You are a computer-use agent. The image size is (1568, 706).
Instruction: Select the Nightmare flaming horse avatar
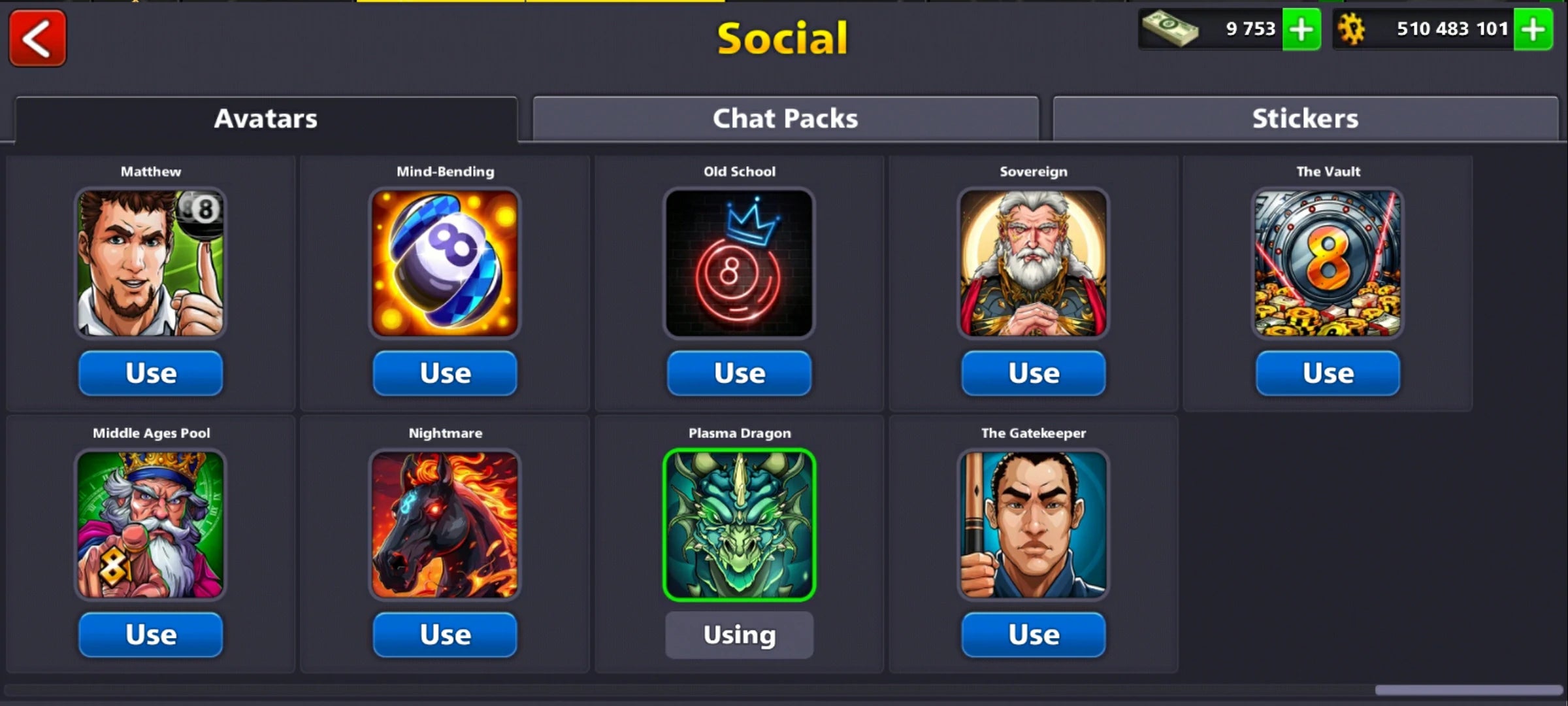pyautogui.click(x=445, y=523)
